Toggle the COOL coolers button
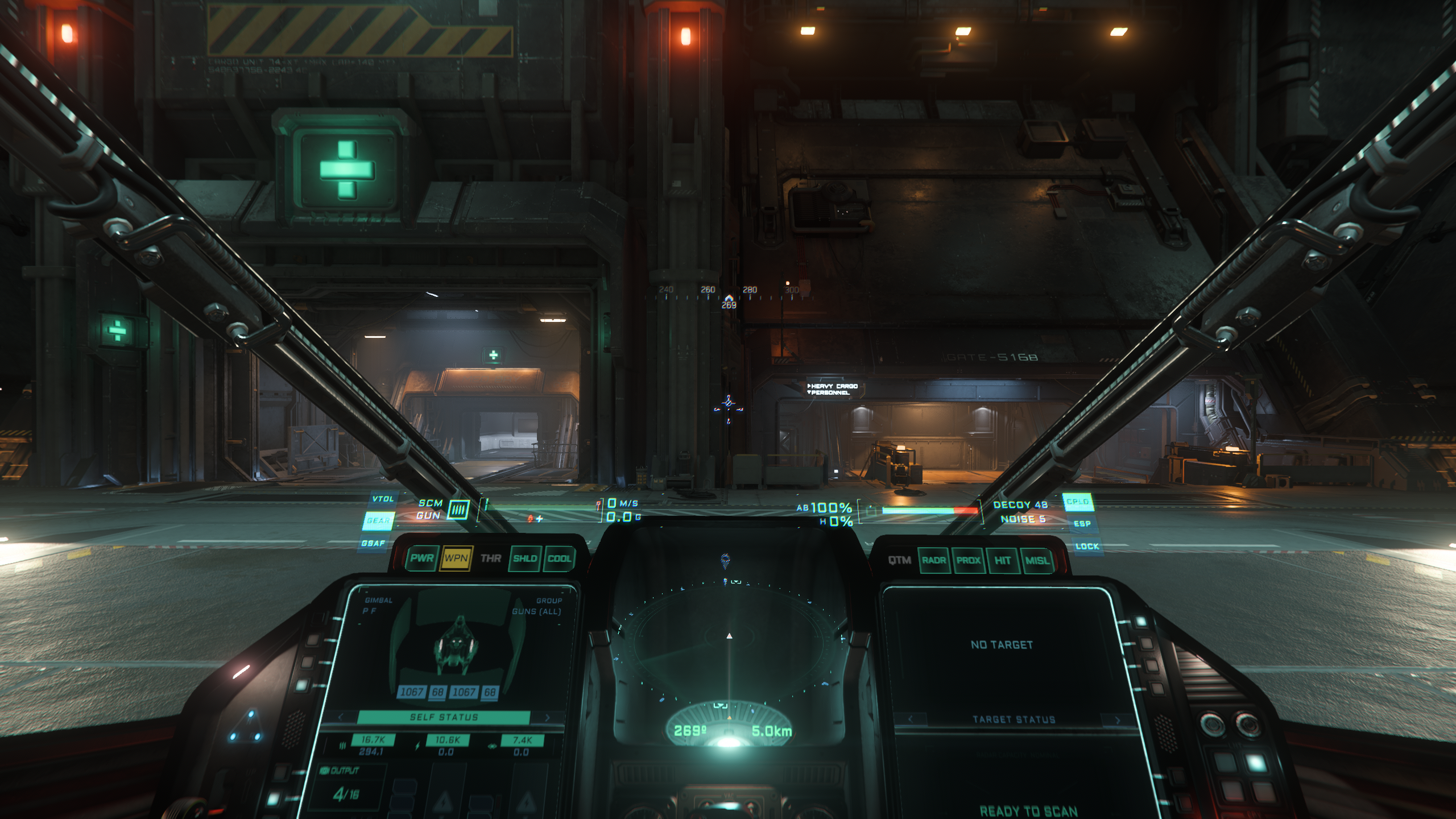The width and height of the screenshot is (1456, 819). coord(559,559)
